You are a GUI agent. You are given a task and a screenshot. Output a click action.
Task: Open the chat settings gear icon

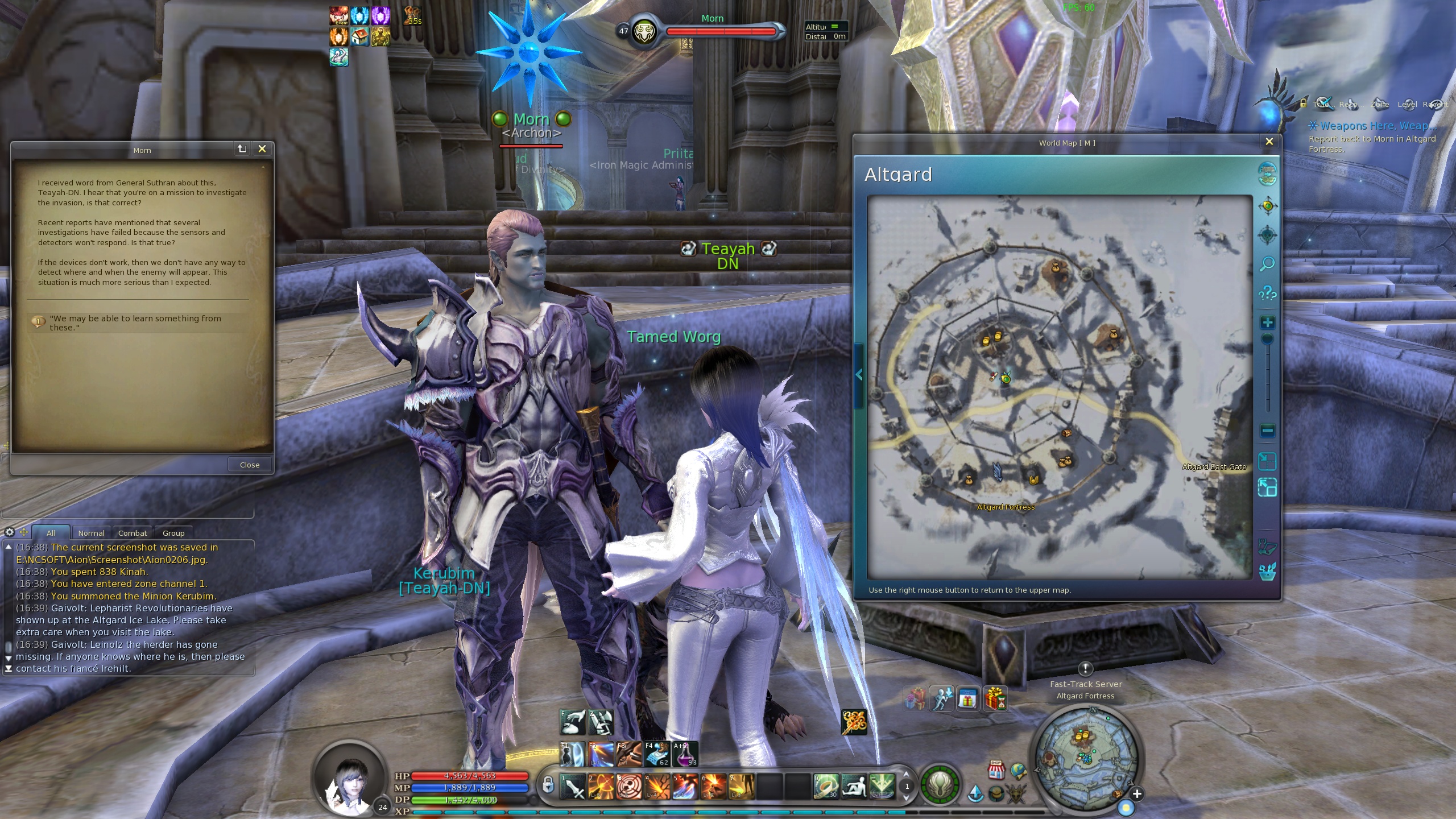pos(10,532)
